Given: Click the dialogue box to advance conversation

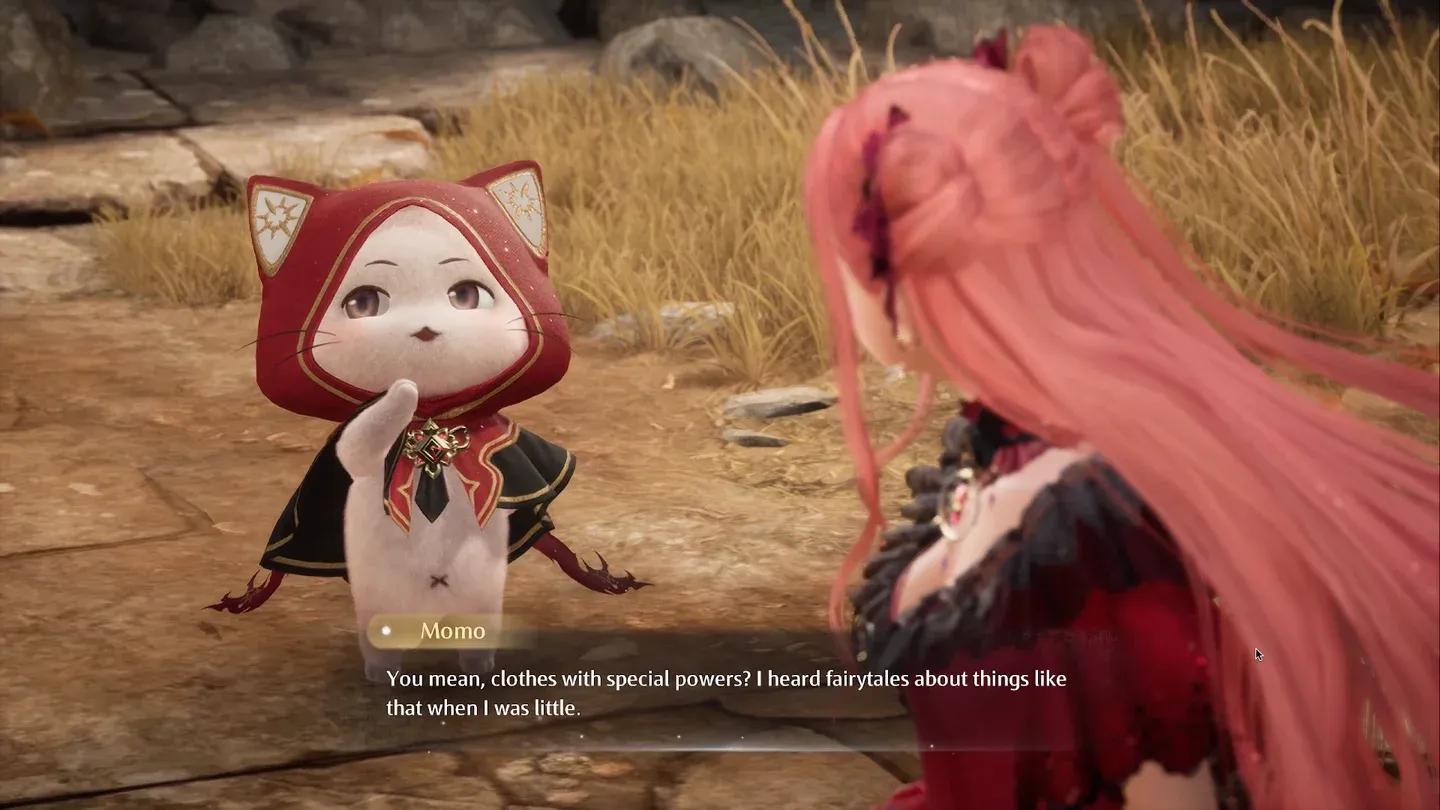Looking at the screenshot, I should (x=720, y=690).
